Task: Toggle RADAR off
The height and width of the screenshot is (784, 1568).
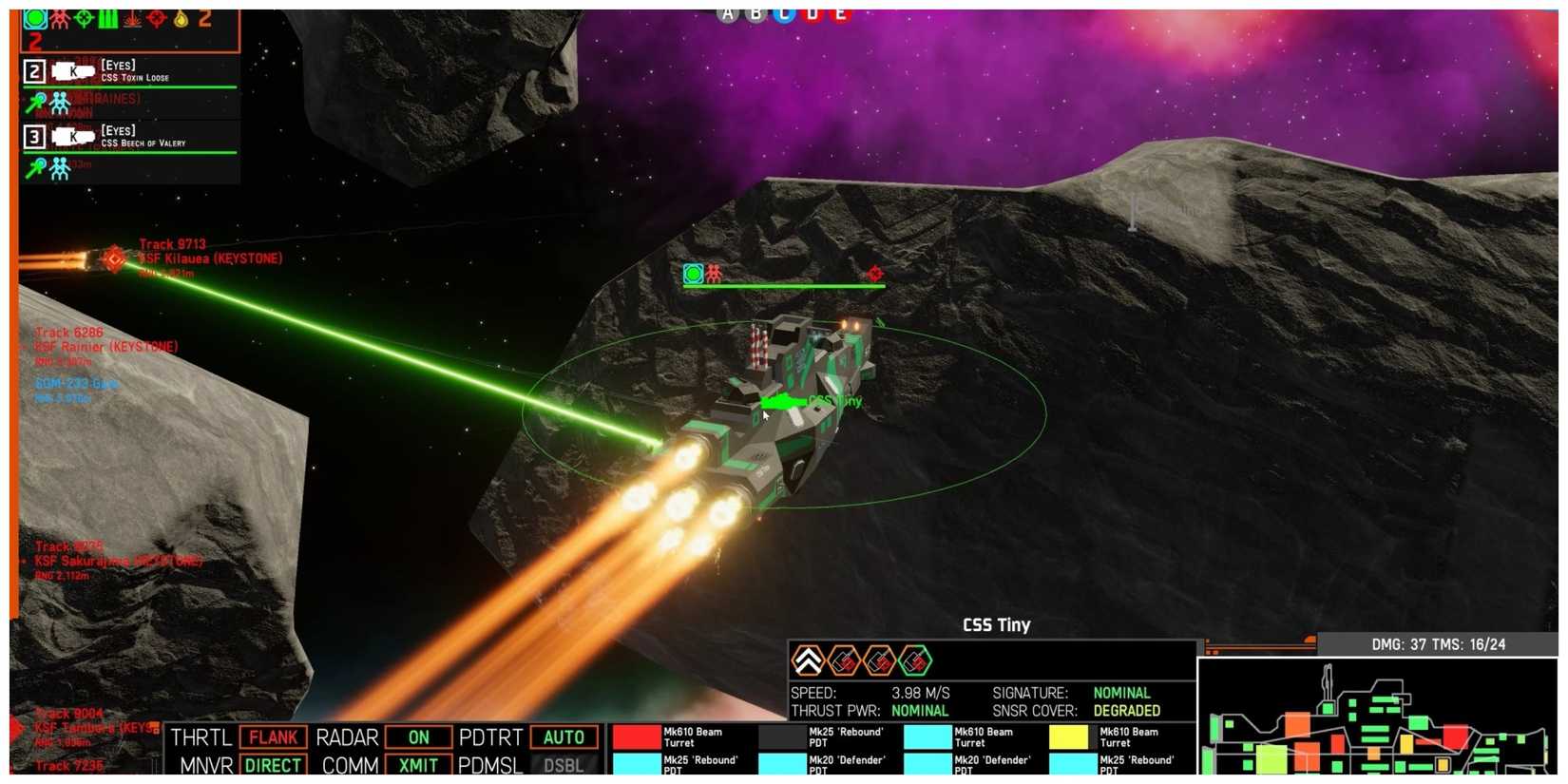Action: [x=418, y=736]
